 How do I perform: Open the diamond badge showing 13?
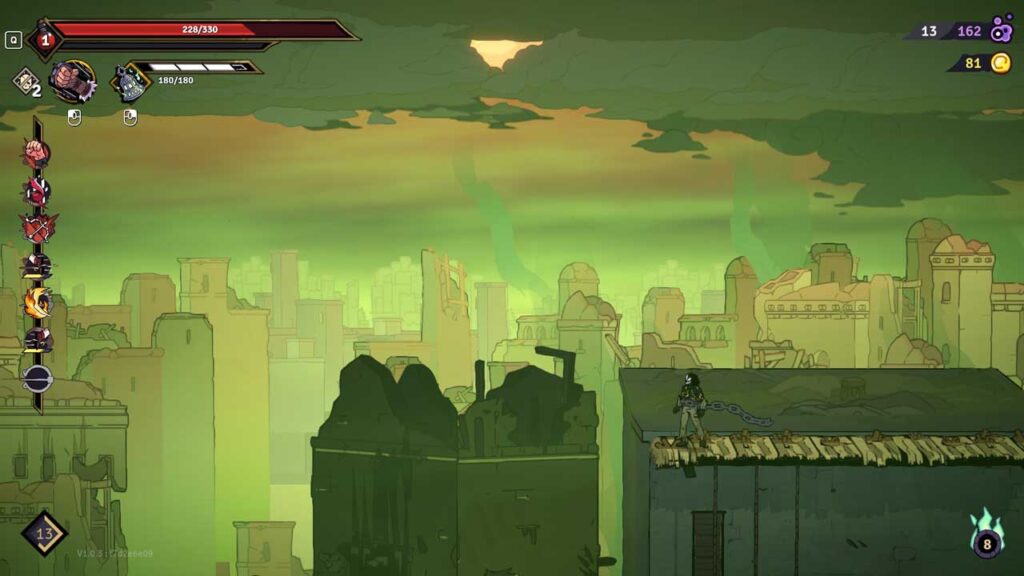point(44,533)
